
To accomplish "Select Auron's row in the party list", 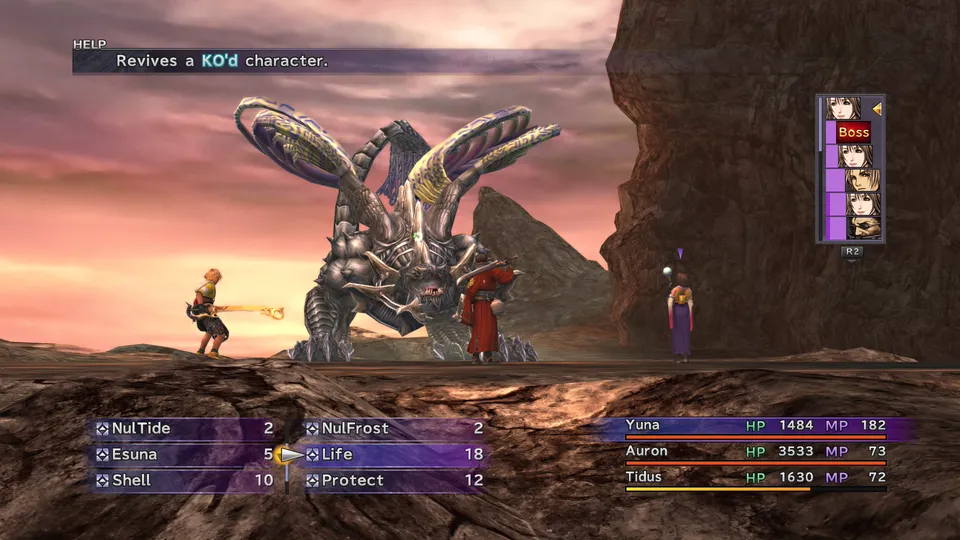I will 755,452.
